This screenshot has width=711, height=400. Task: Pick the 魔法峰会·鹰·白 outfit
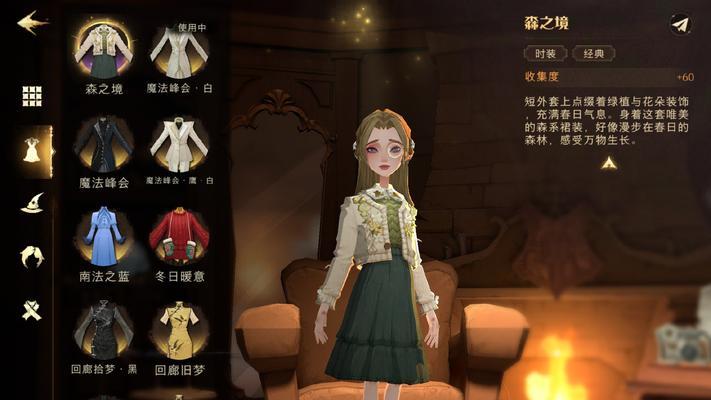click(x=179, y=146)
